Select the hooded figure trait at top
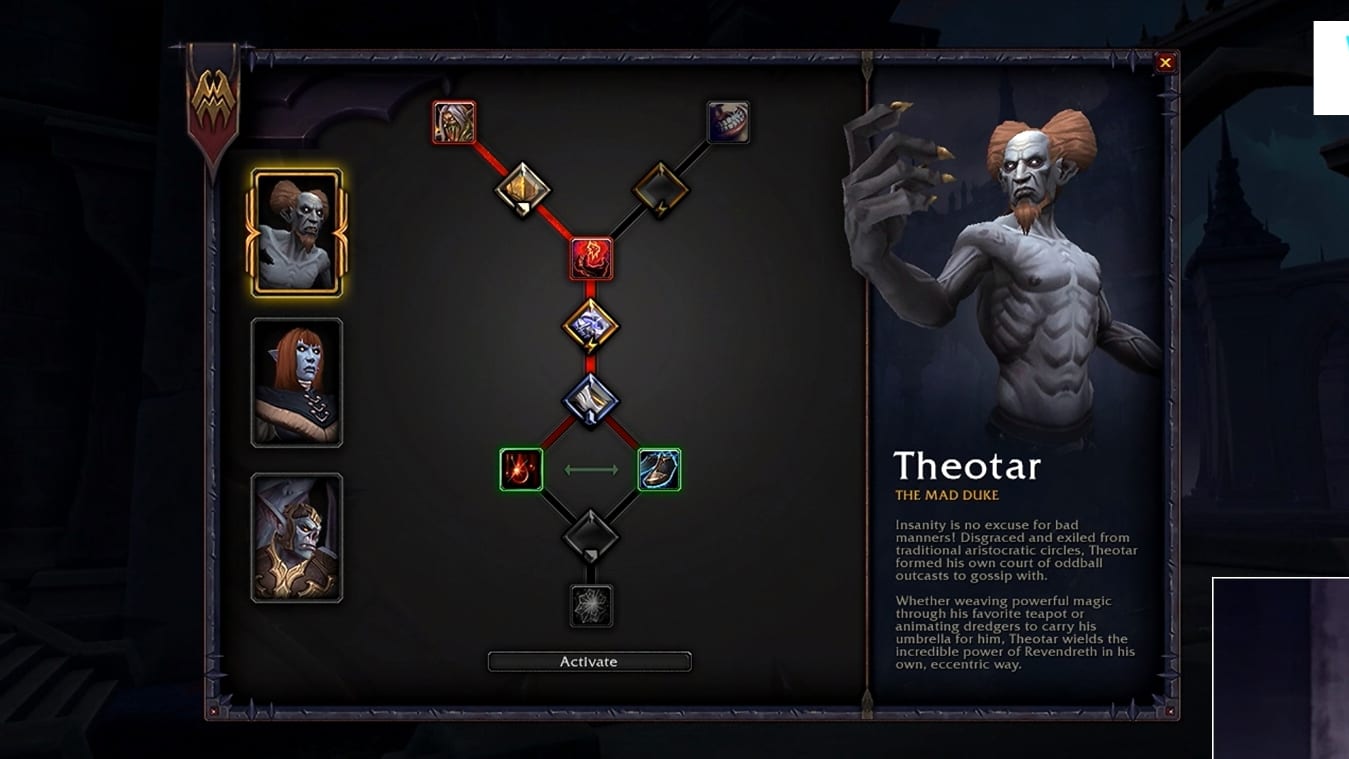Image resolution: width=1349 pixels, height=759 pixels. coord(454,122)
